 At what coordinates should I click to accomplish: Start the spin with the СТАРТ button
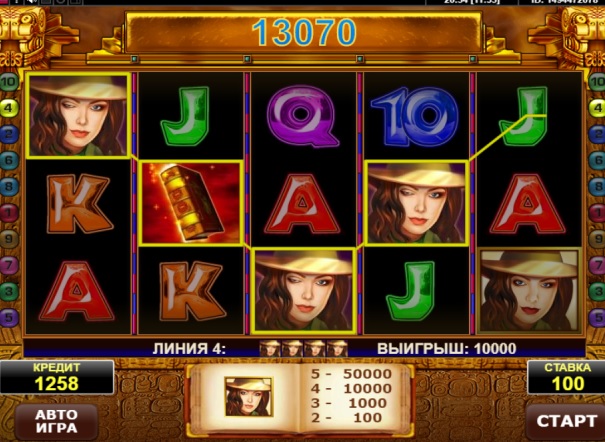click(561, 420)
